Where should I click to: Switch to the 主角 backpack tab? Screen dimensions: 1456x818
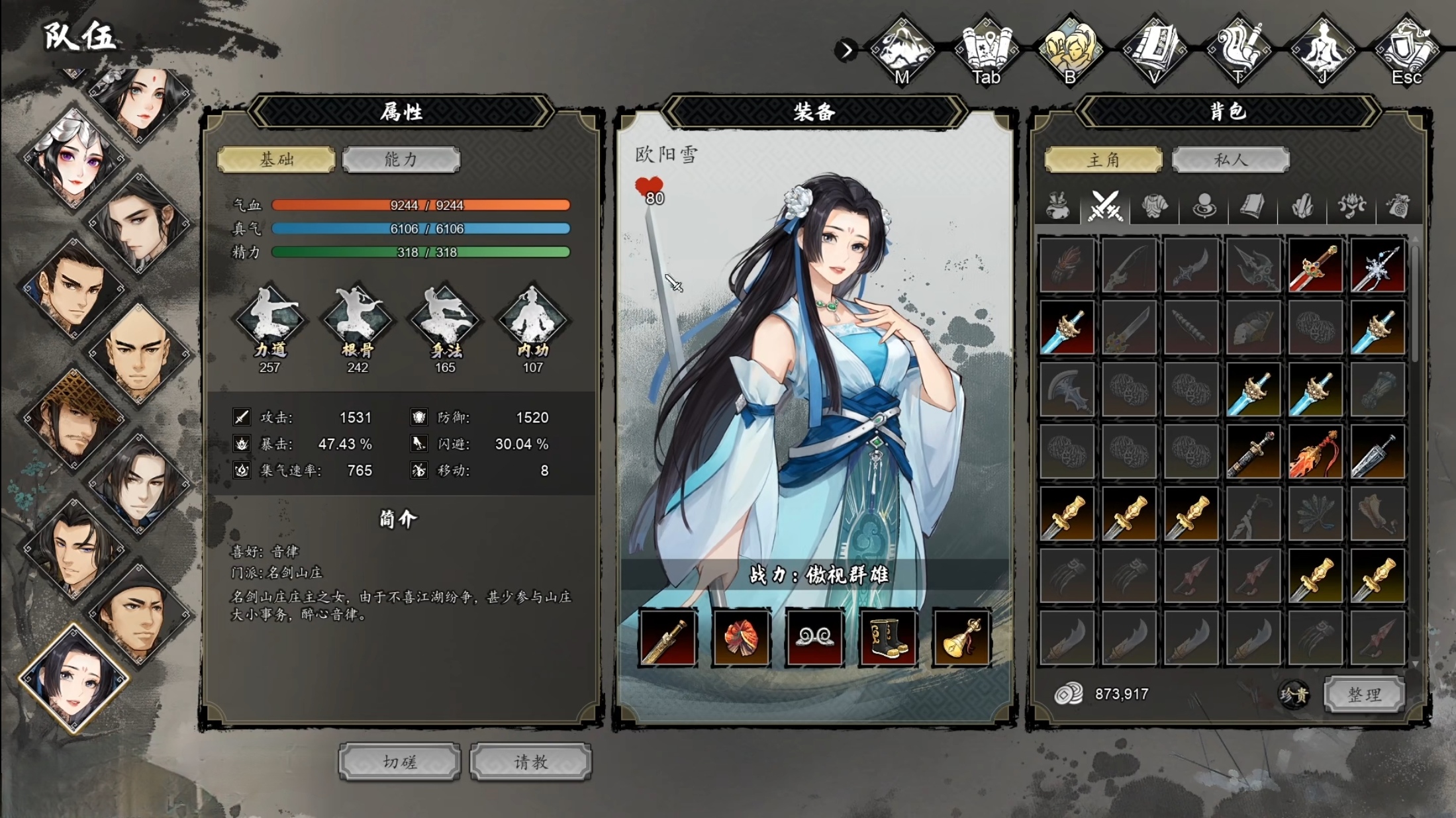pos(1103,159)
